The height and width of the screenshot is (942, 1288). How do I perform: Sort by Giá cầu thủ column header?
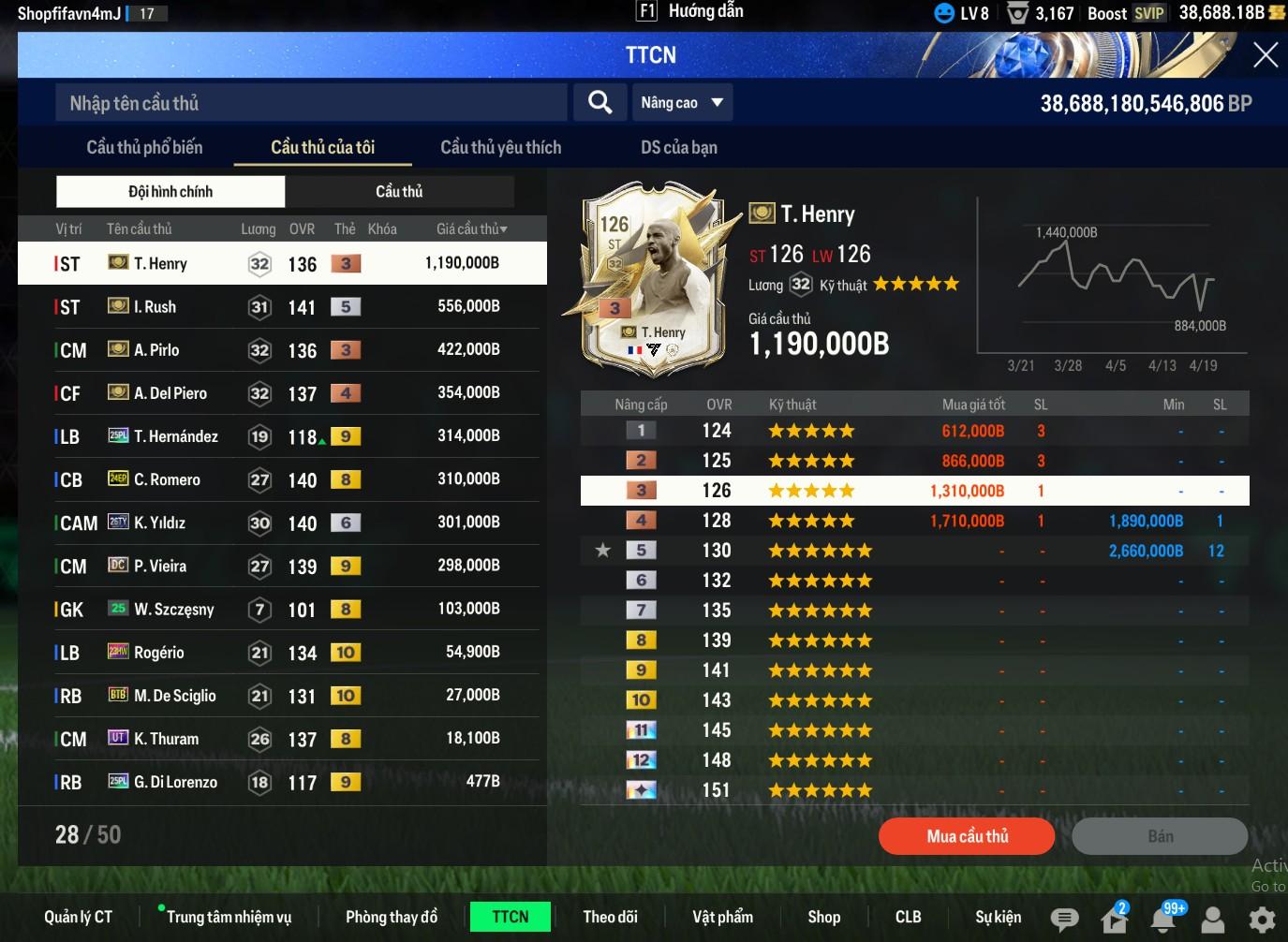click(471, 228)
